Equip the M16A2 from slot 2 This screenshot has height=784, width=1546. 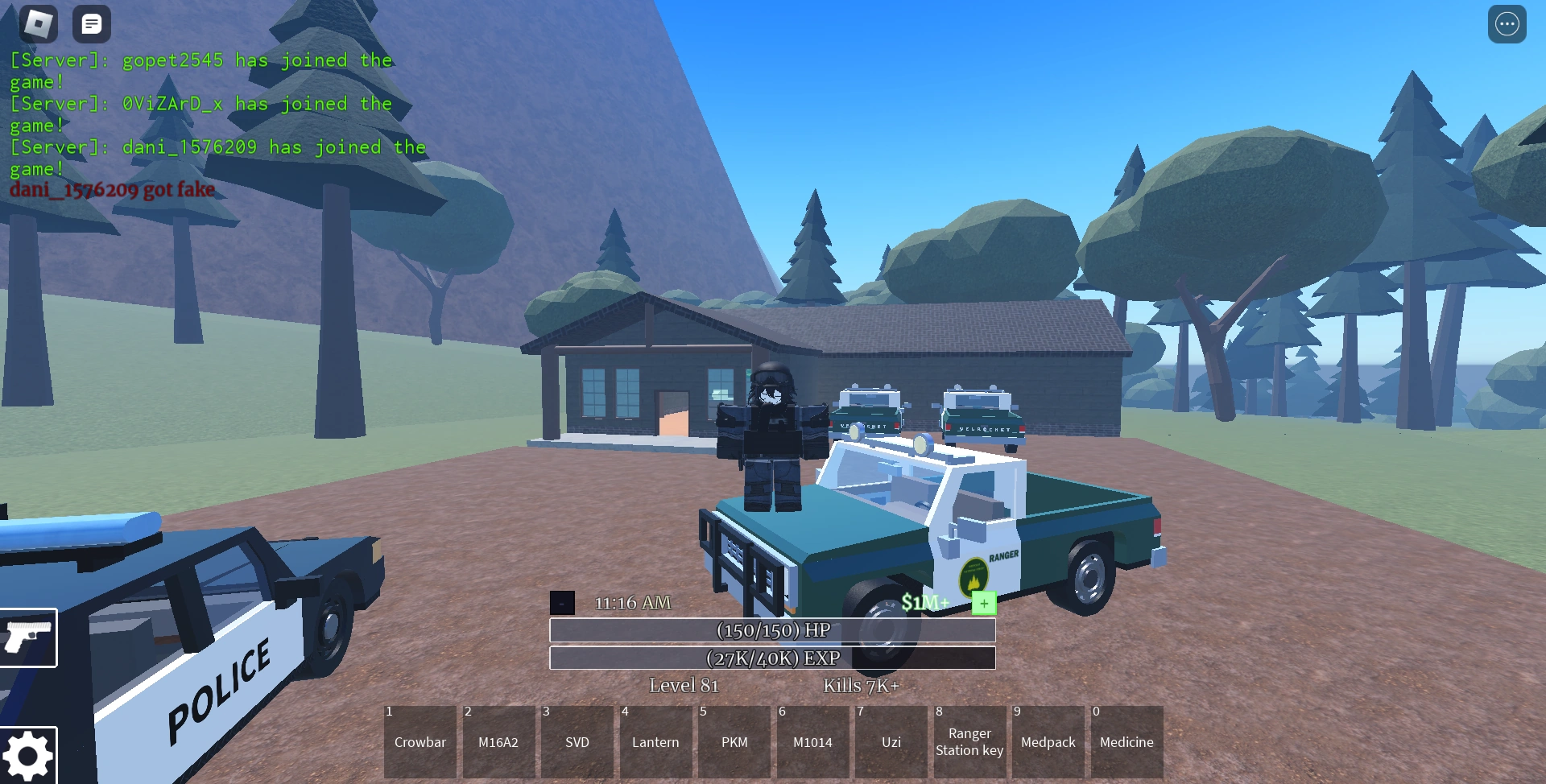point(498,741)
